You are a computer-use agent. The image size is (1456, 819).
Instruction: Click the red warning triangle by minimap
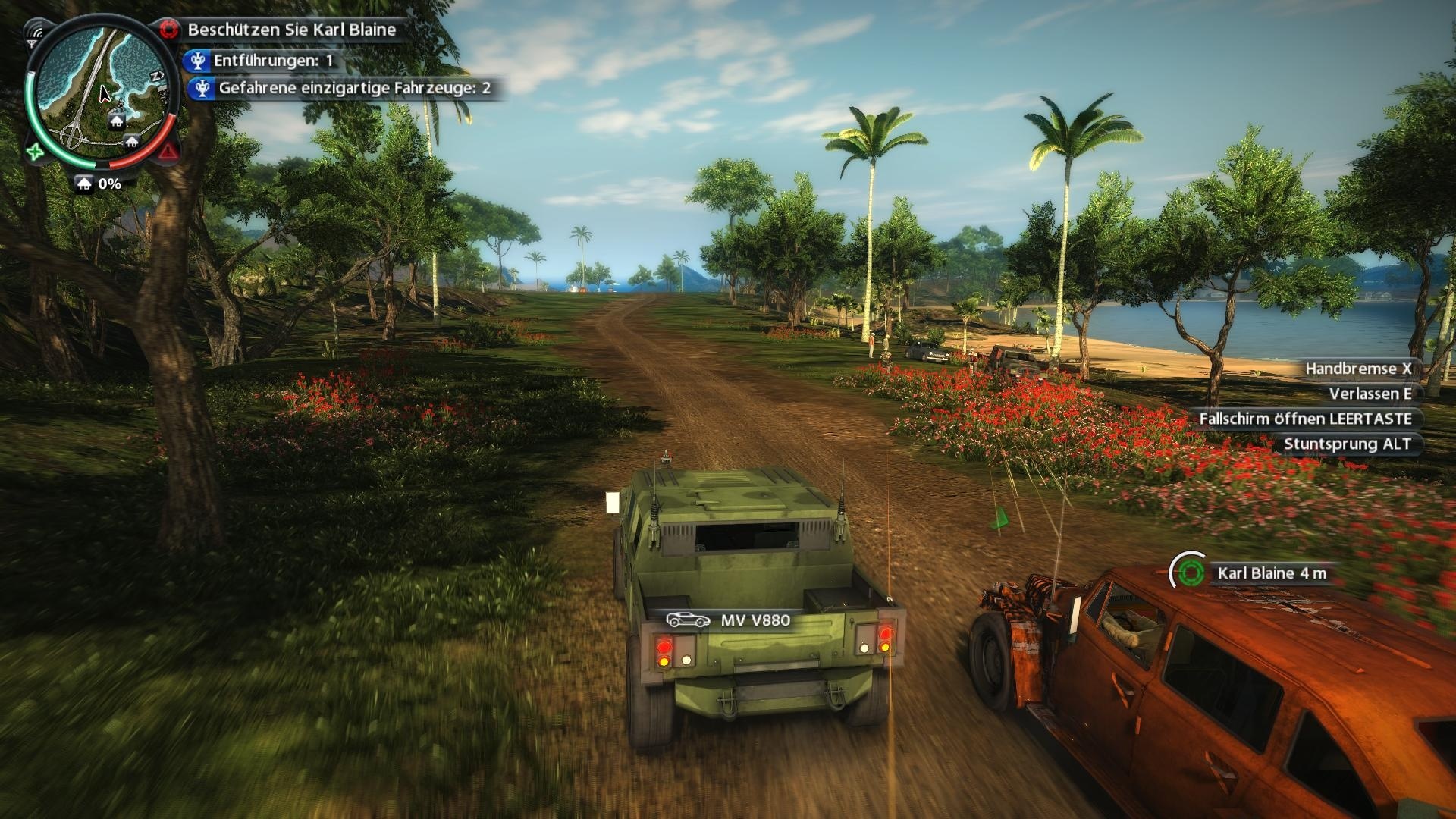point(168,152)
